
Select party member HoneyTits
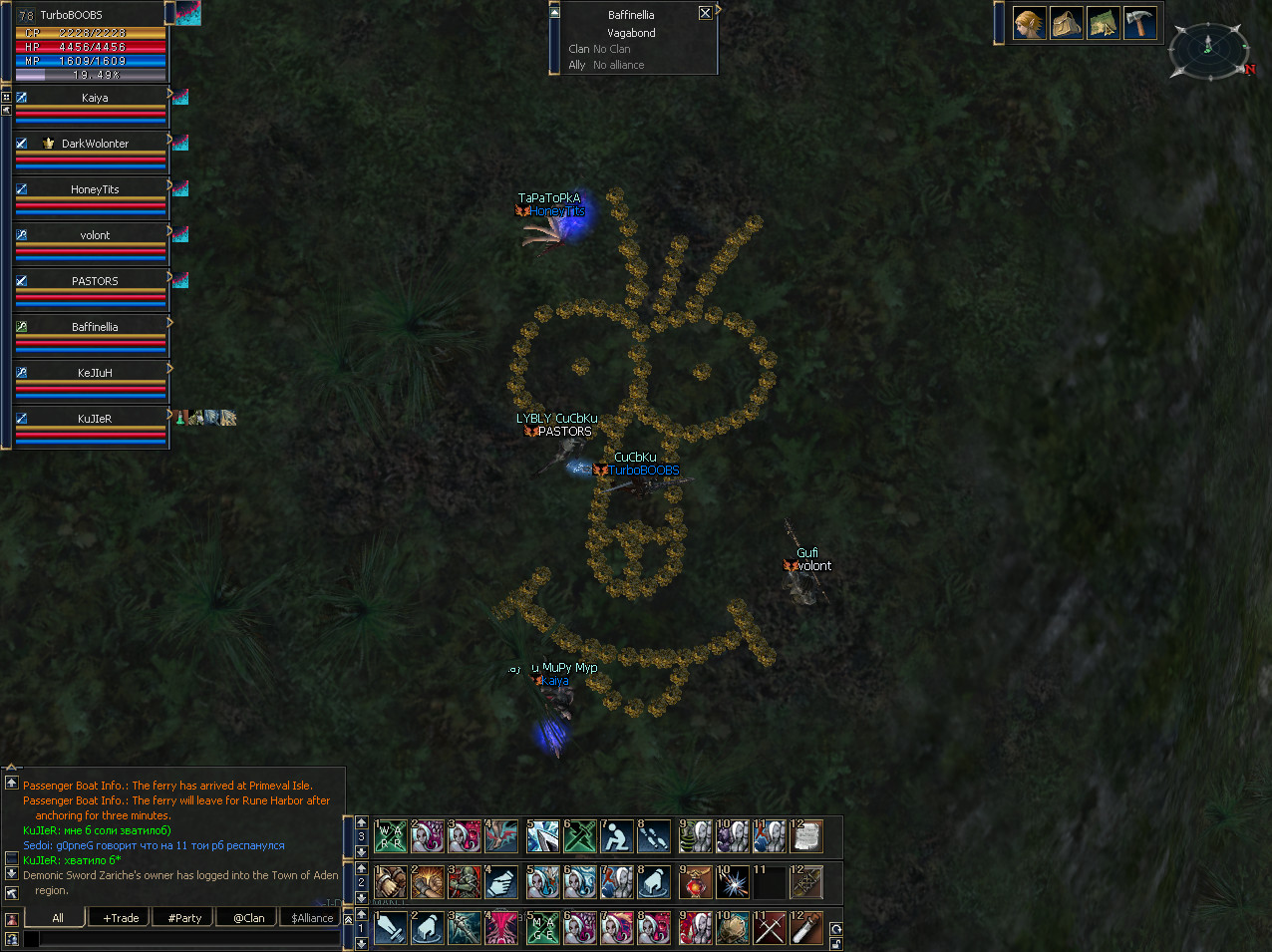tap(94, 190)
